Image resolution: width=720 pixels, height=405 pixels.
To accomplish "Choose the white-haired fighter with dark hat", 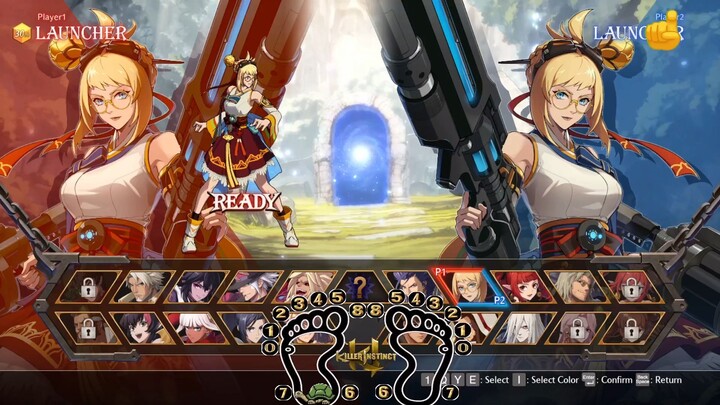I will pos(247,288).
